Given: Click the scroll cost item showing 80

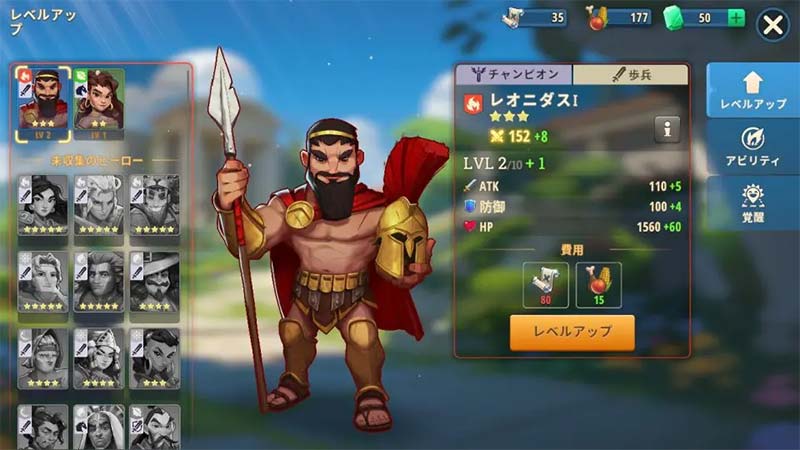Looking at the screenshot, I should coord(546,286).
